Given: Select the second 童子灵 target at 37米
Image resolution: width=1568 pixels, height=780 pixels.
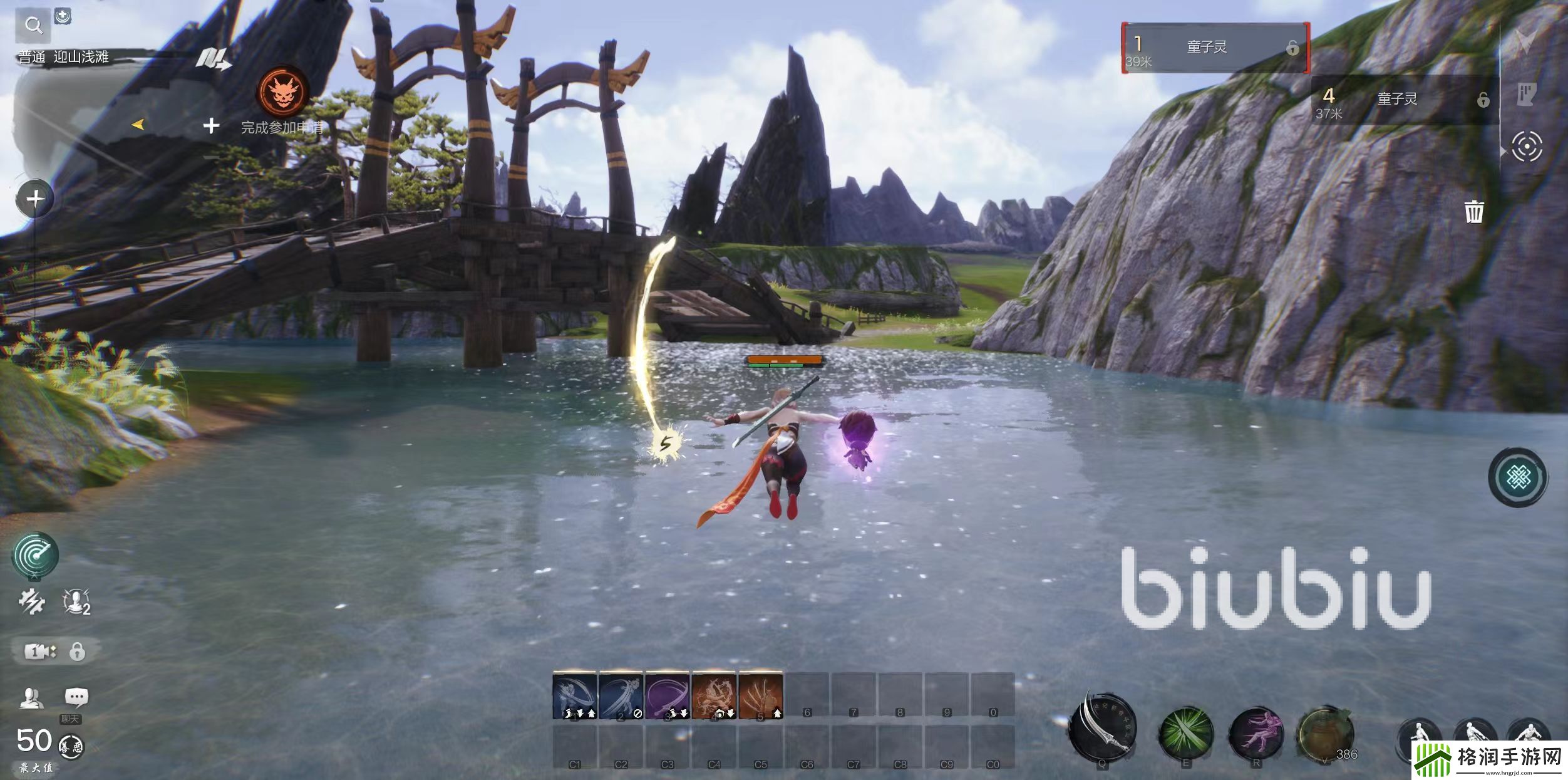Looking at the screenshot, I should (1404, 100).
